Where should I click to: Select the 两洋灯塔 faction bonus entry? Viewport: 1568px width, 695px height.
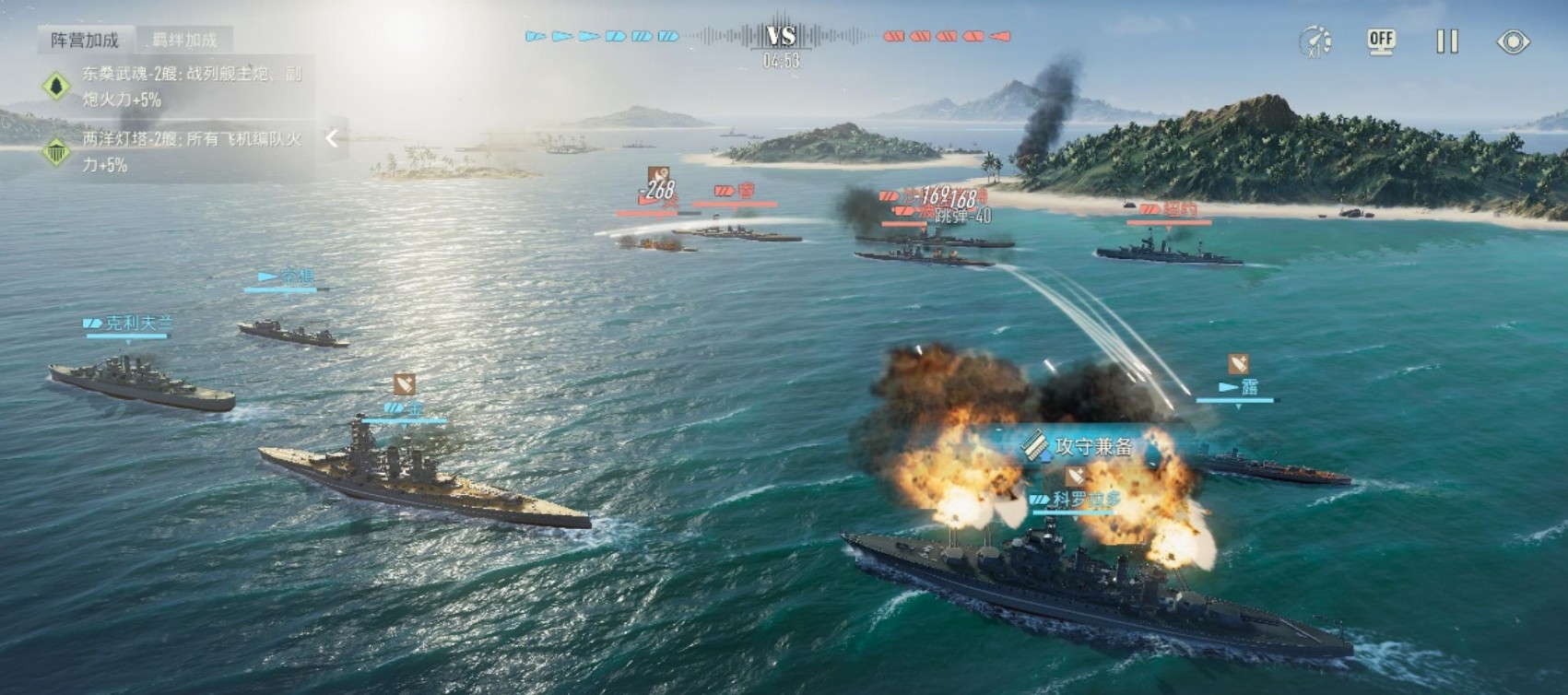pyautogui.click(x=175, y=152)
